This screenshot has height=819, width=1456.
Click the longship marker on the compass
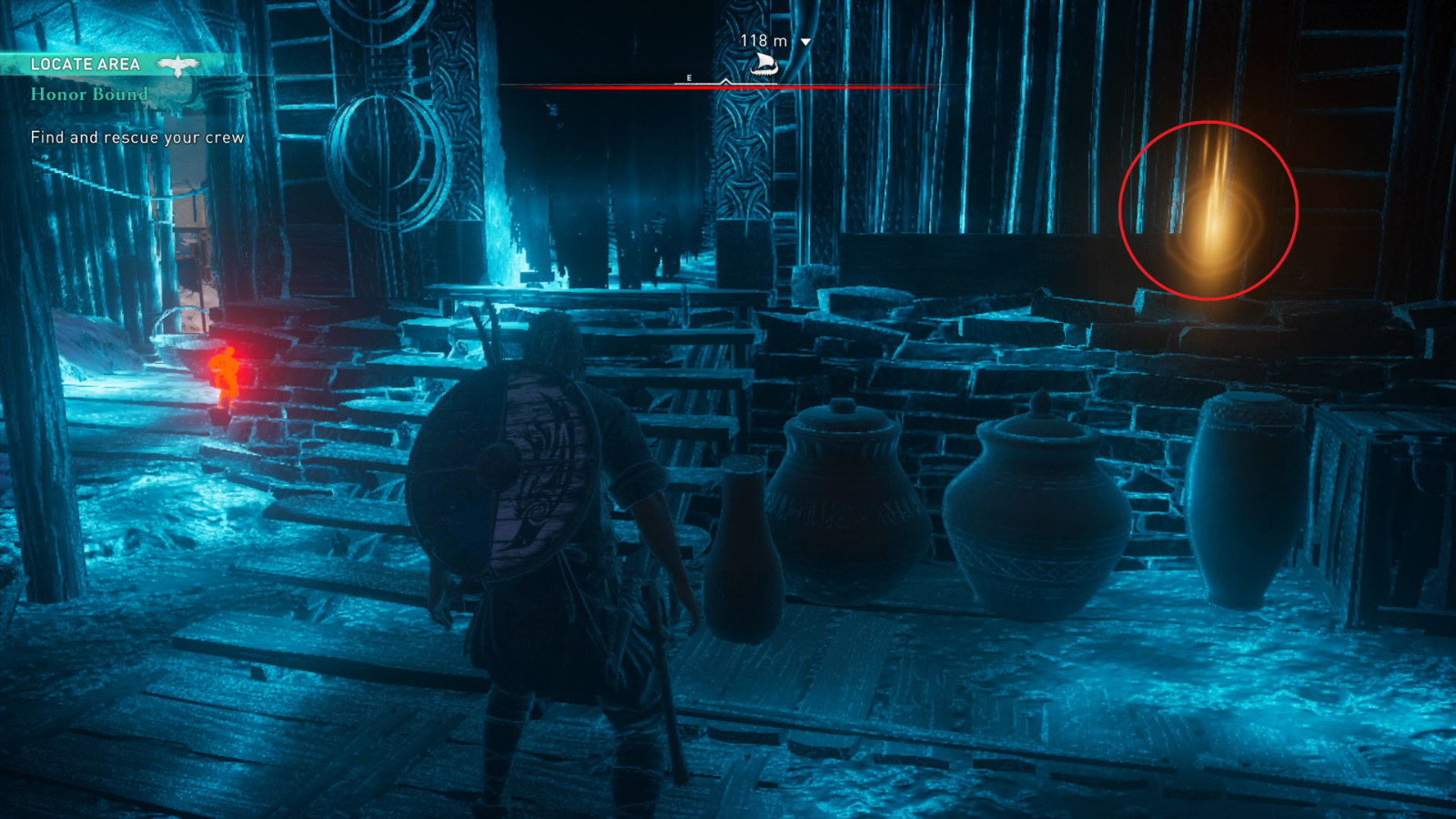(763, 64)
